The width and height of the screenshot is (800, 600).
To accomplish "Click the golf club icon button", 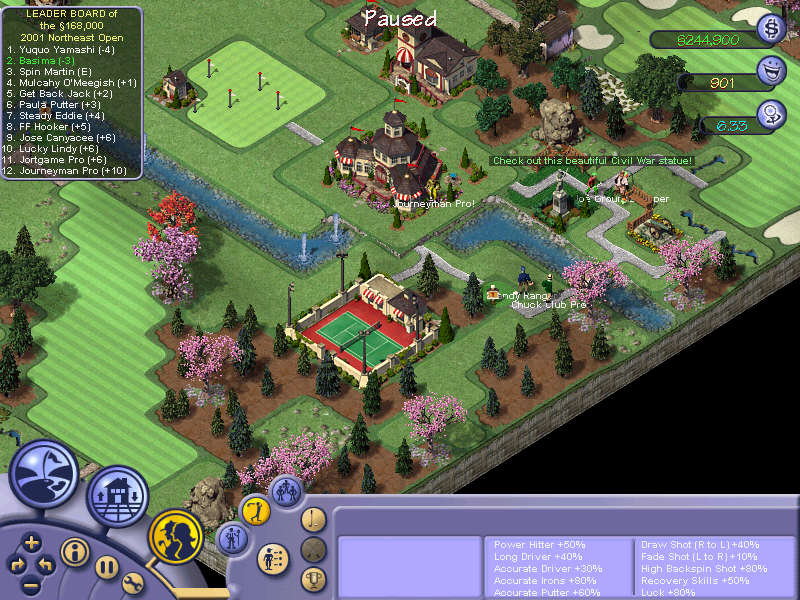I will pyautogui.click(x=314, y=519).
